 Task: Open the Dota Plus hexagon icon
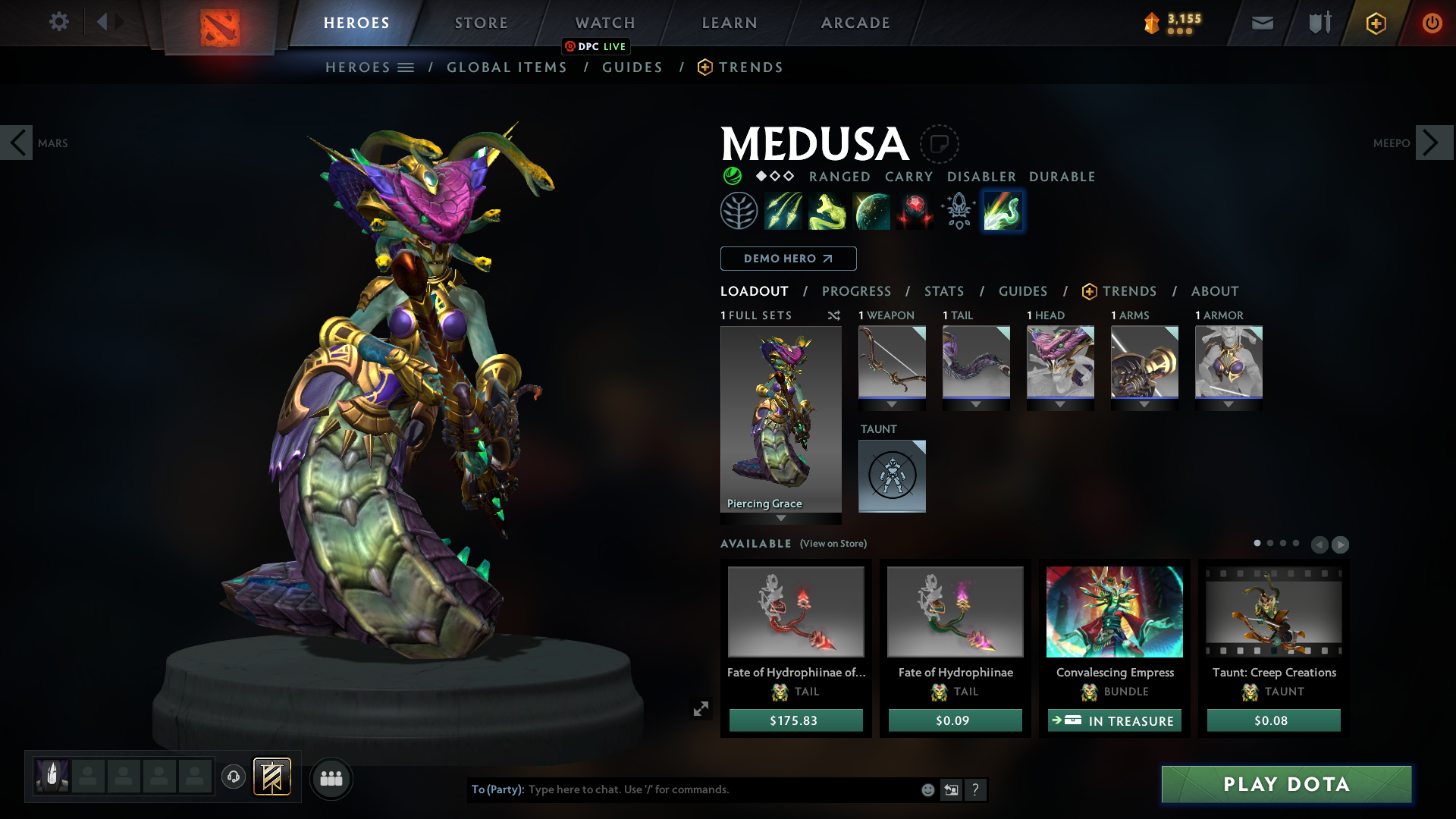point(1376,23)
